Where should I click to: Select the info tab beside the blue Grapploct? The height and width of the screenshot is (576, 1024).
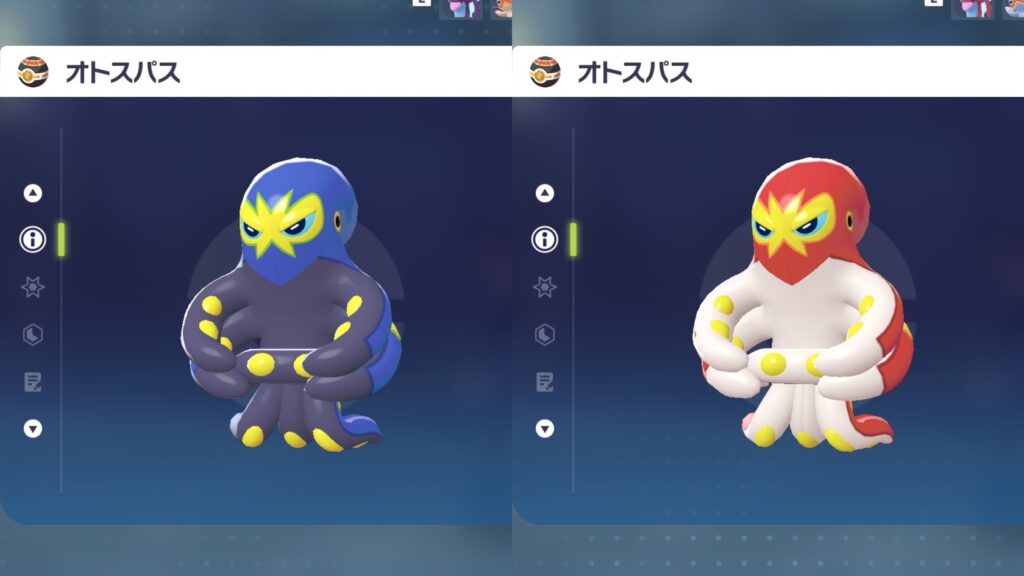[33, 240]
